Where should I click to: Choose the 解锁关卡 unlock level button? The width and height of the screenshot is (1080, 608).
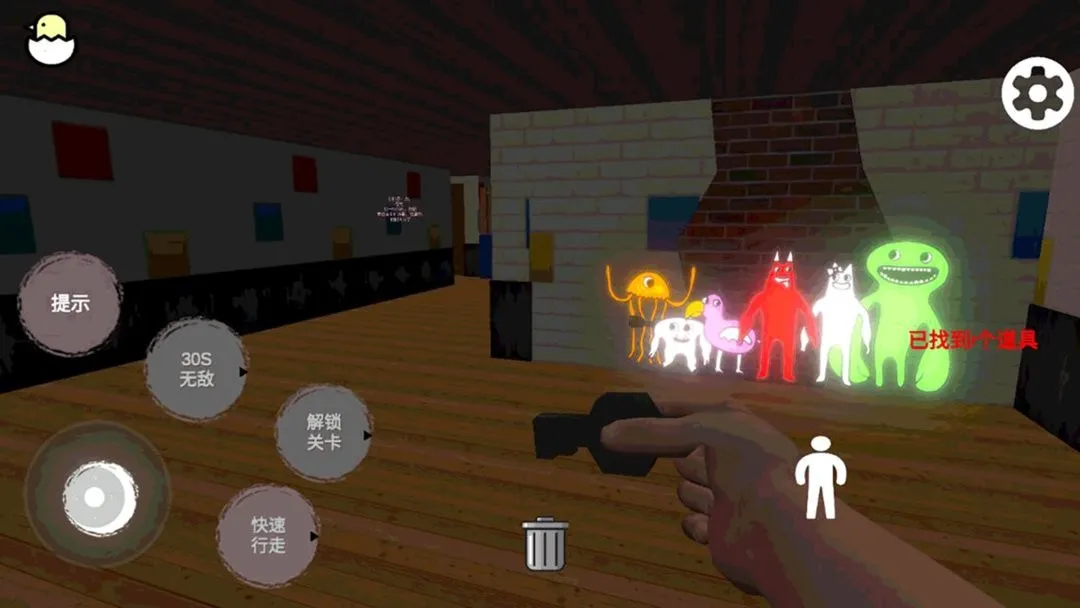pos(323,433)
